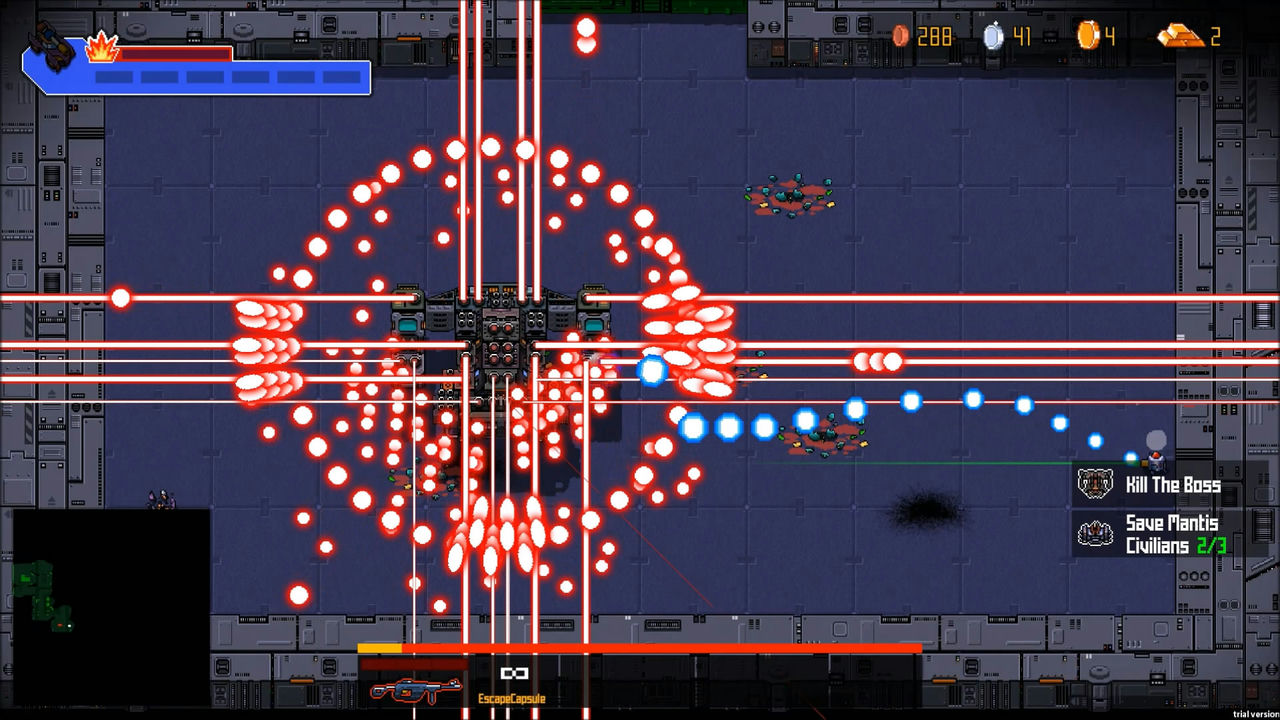The image size is (1280, 720).
Task: Click the copper coin currency icon
Action: tap(901, 37)
